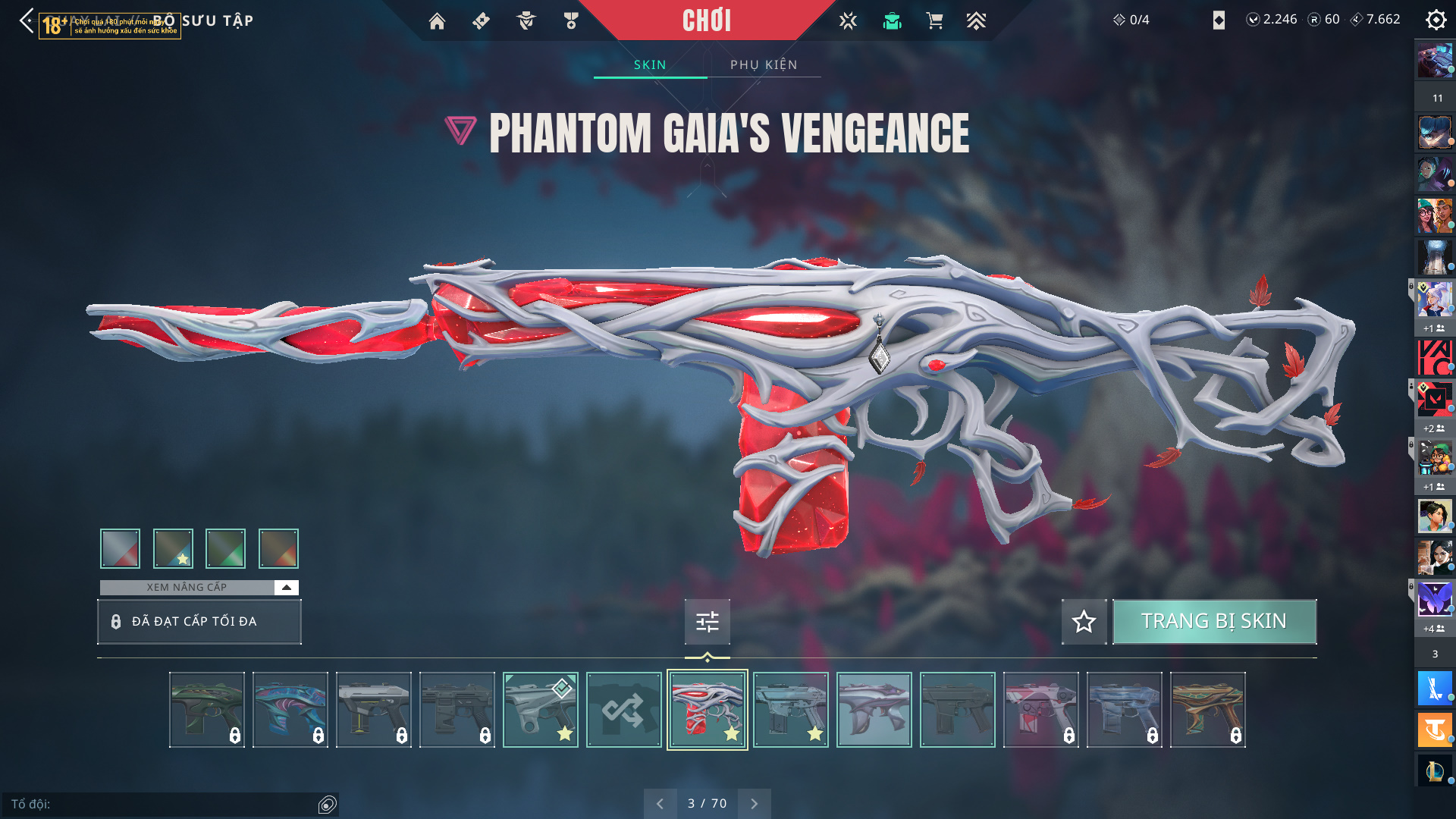Favorite this skin with the star button

[1084, 622]
